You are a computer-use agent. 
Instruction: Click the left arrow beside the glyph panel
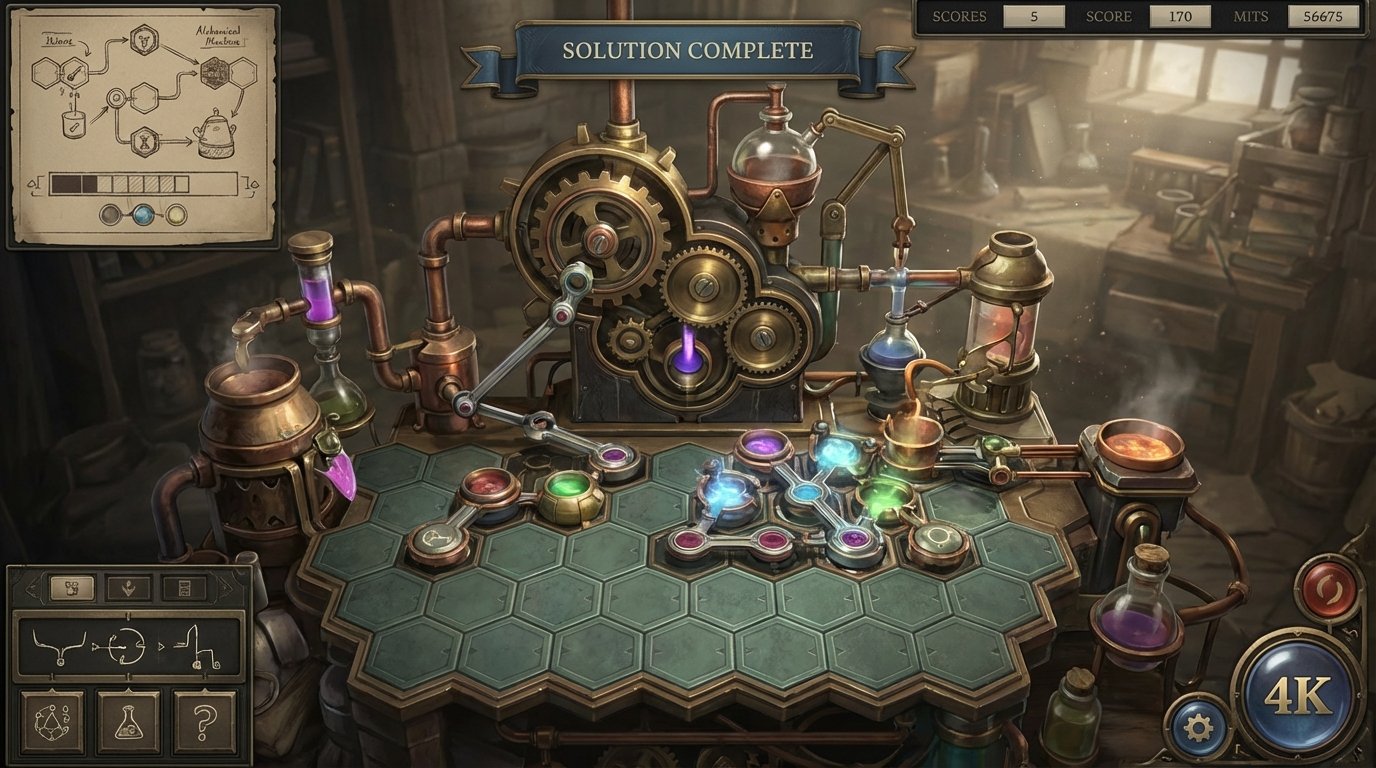click(32, 587)
